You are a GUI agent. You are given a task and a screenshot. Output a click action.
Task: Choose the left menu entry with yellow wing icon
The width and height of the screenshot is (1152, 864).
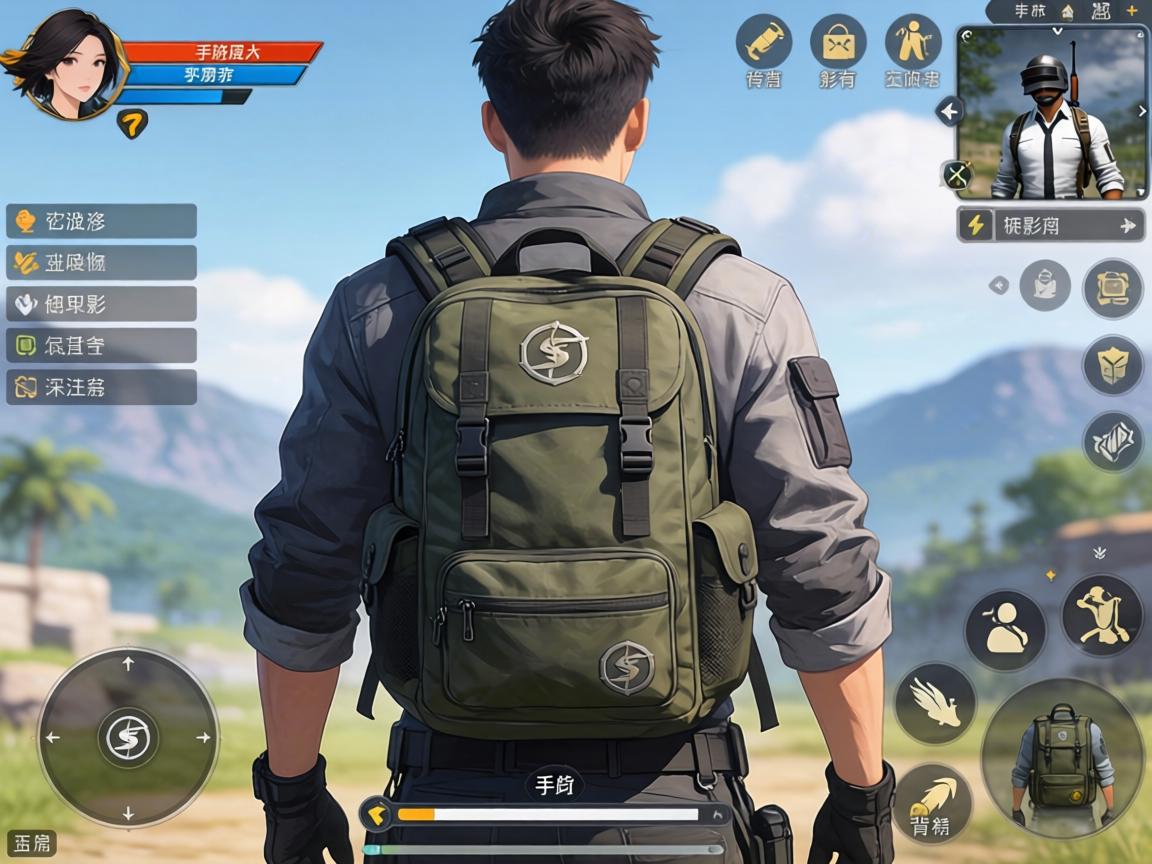tap(101, 263)
